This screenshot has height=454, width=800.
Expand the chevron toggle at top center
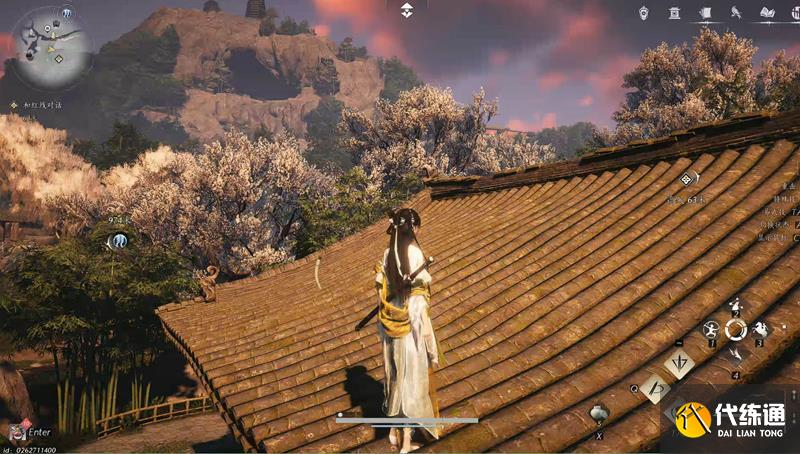pyautogui.click(x=407, y=10)
